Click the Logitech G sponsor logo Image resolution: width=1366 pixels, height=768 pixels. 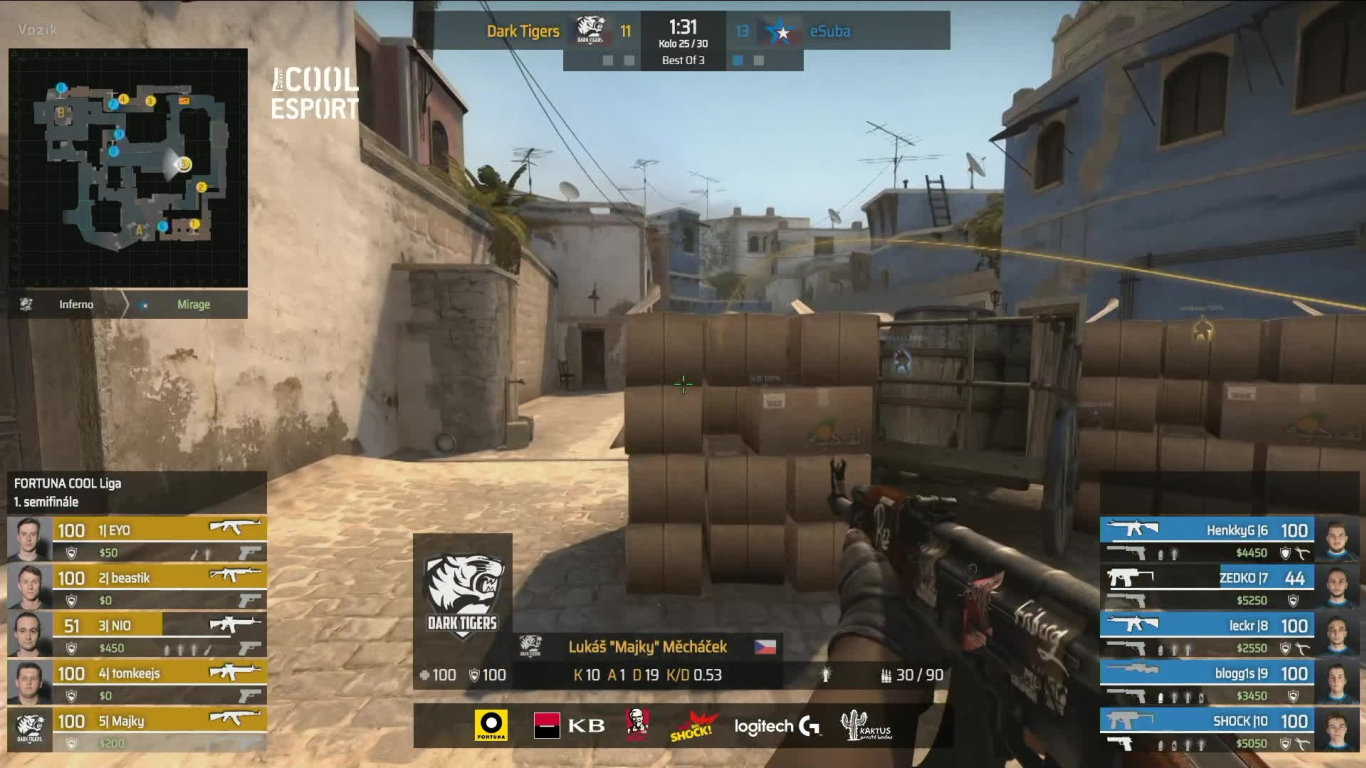pos(777,727)
